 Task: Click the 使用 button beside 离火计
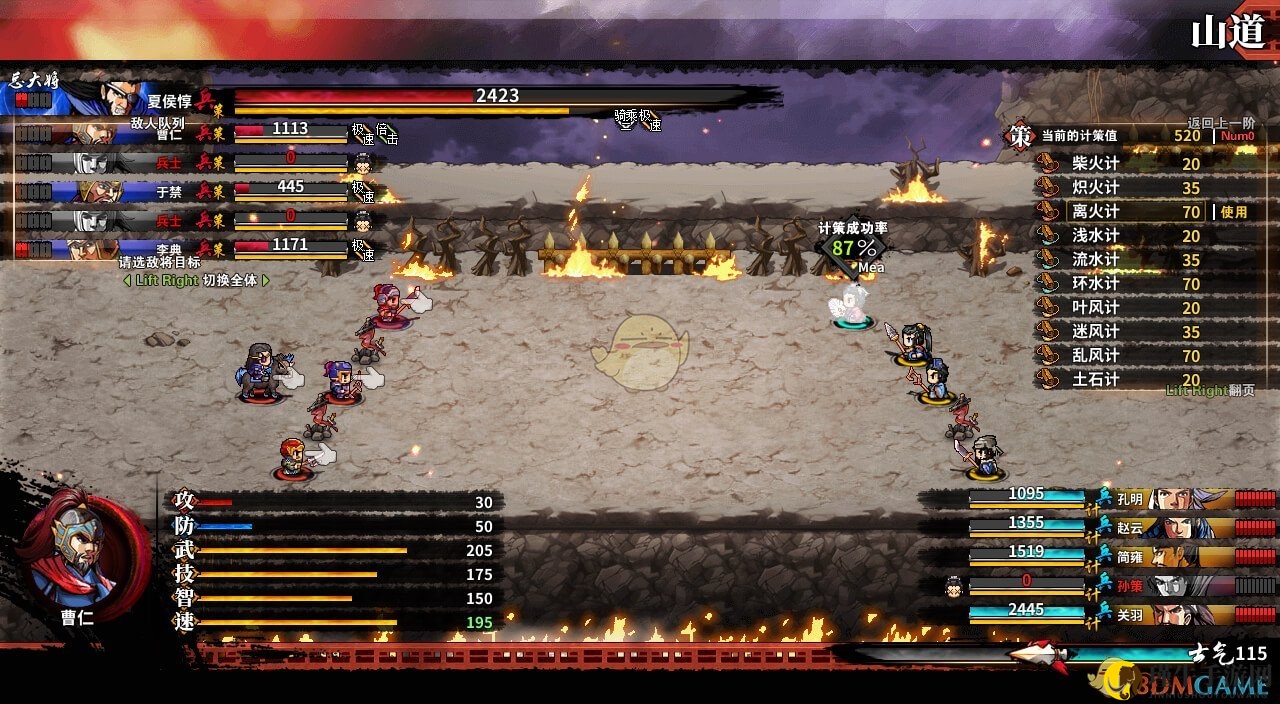(x=1233, y=212)
